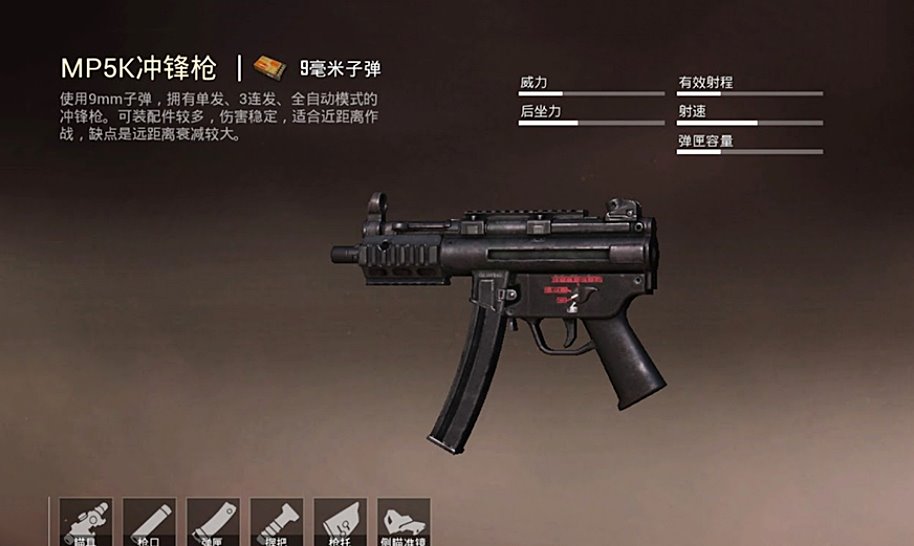Select the scope (瞄具) attachment slot
Screen dimensions: 914x546
point(86,522)
